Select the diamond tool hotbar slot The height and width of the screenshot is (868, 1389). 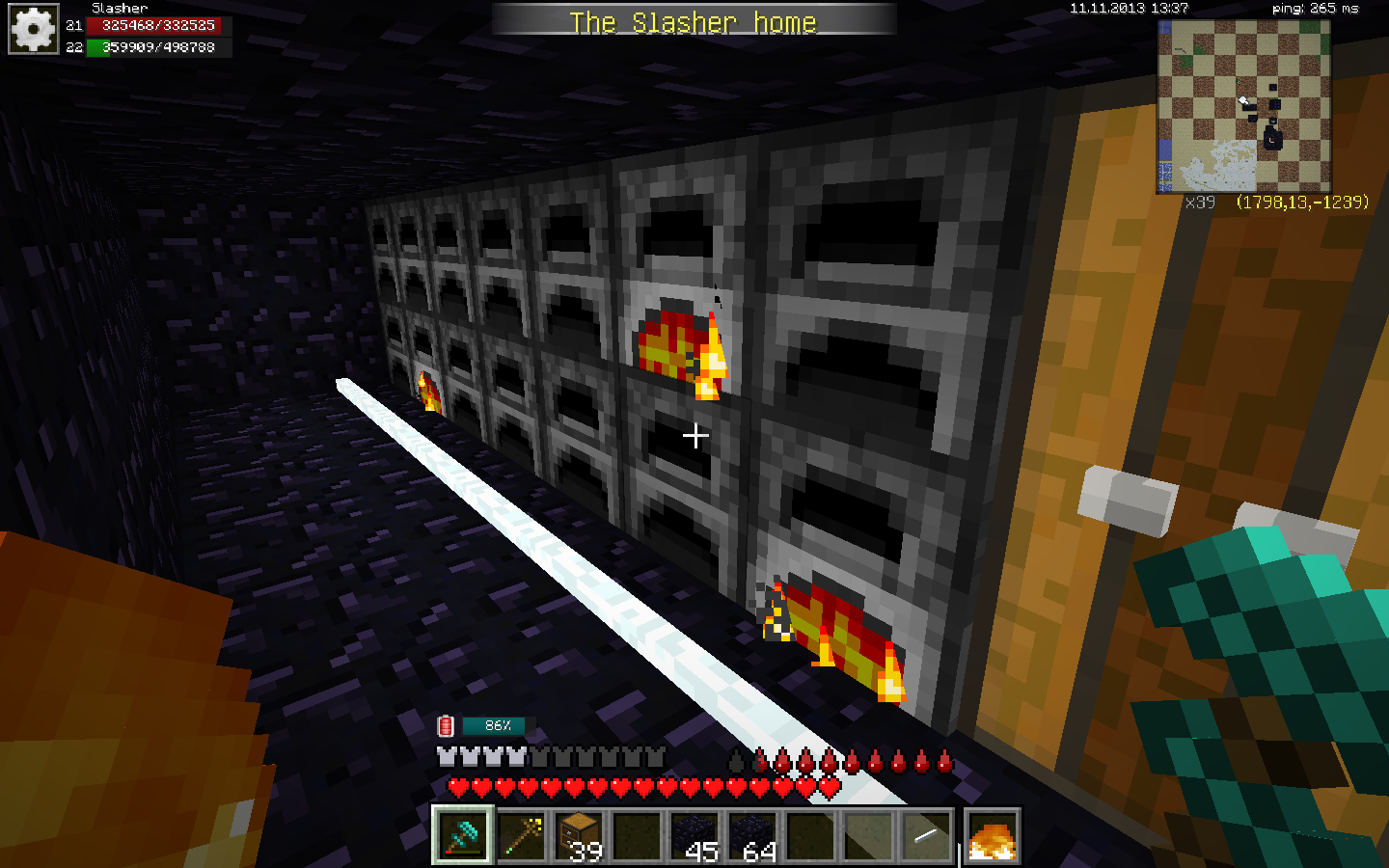[x=463, y=835]
